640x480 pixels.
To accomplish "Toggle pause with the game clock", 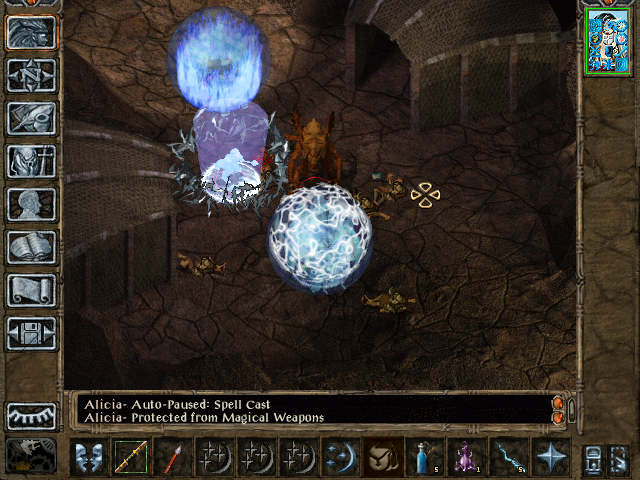I will tap(31, 455).
